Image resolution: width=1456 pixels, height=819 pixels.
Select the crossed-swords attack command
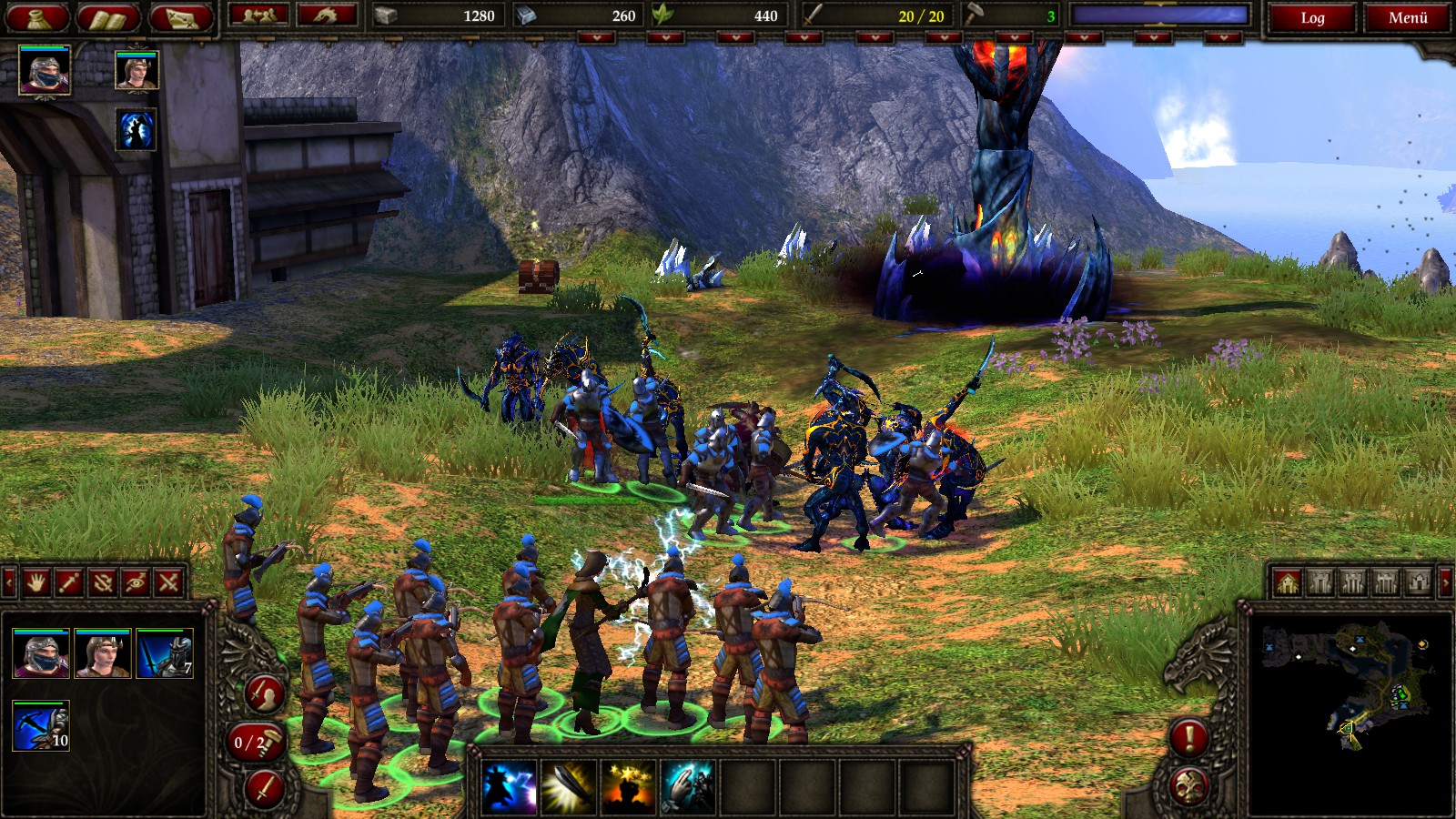click(167, 583)
